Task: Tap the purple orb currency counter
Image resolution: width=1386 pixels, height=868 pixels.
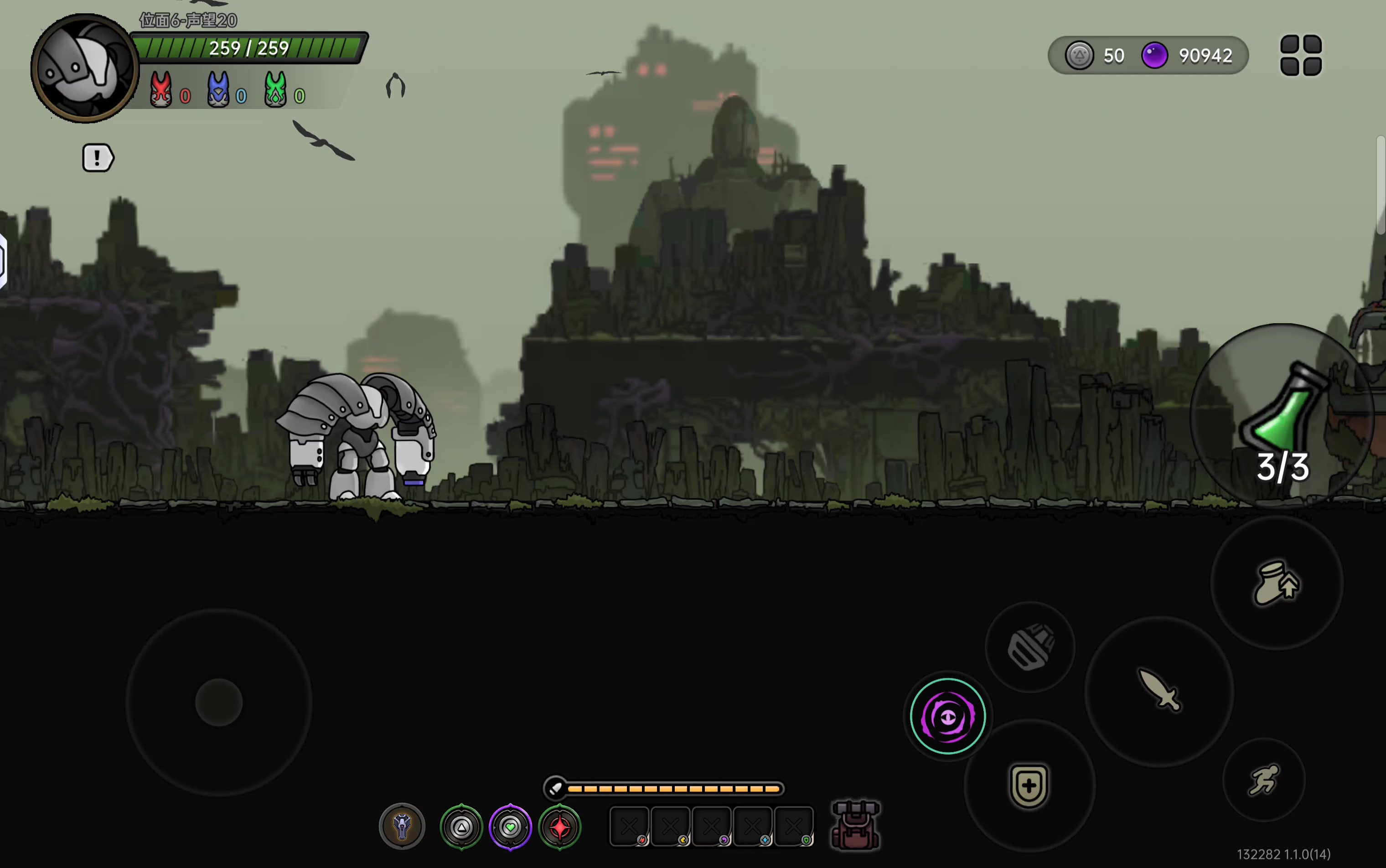Action: click(1187, 56)
